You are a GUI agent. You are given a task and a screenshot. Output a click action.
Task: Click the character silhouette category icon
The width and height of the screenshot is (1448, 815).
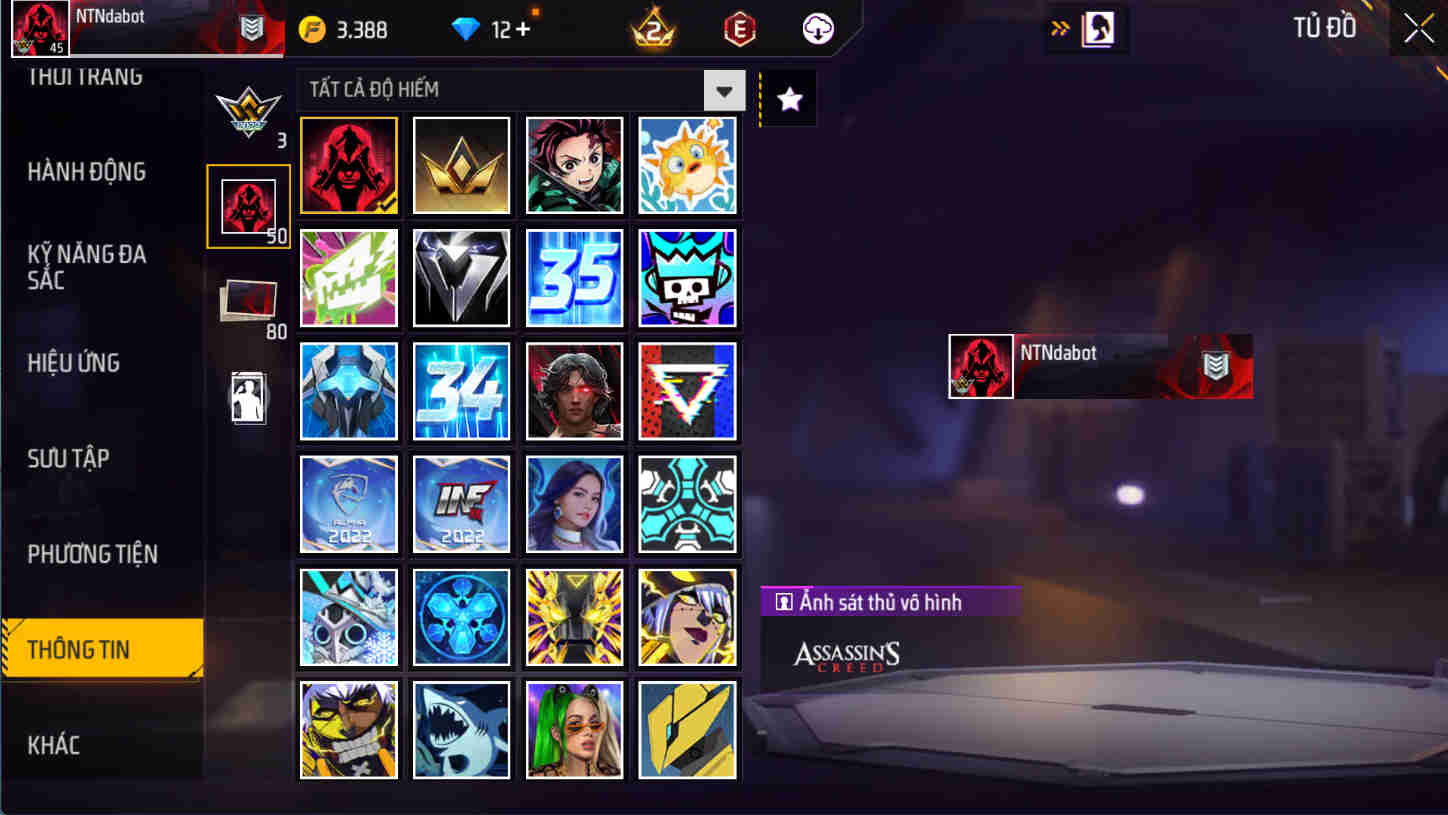click(x=248, y=395)
